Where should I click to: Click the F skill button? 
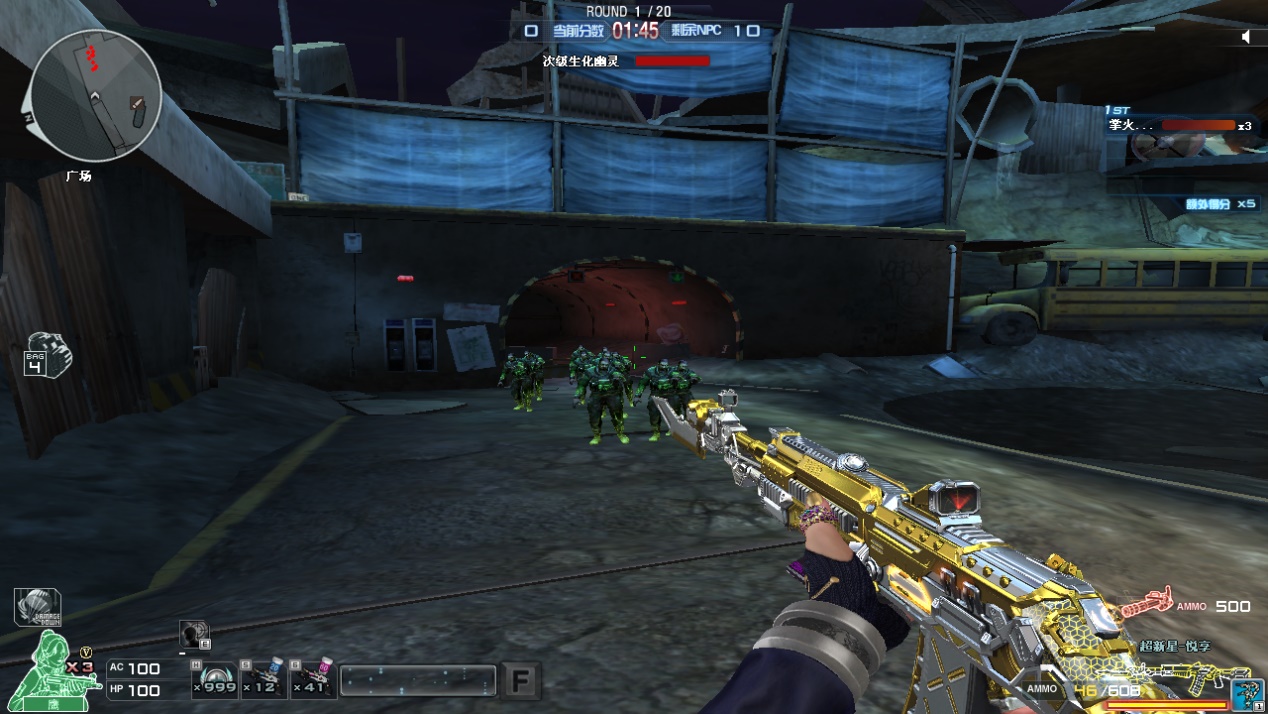[520, 681]
